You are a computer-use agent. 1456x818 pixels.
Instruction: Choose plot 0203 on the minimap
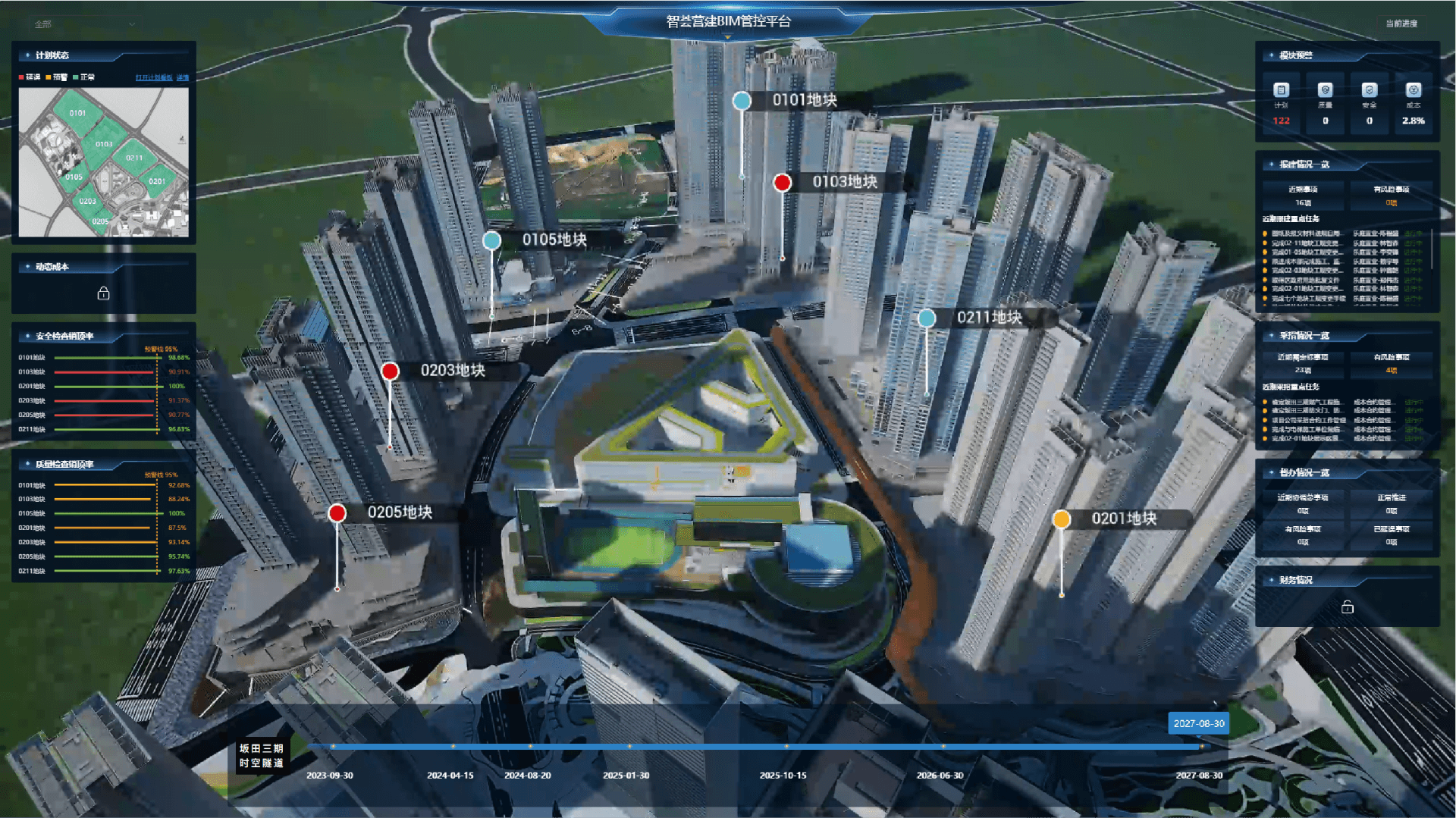pos(88,201)
